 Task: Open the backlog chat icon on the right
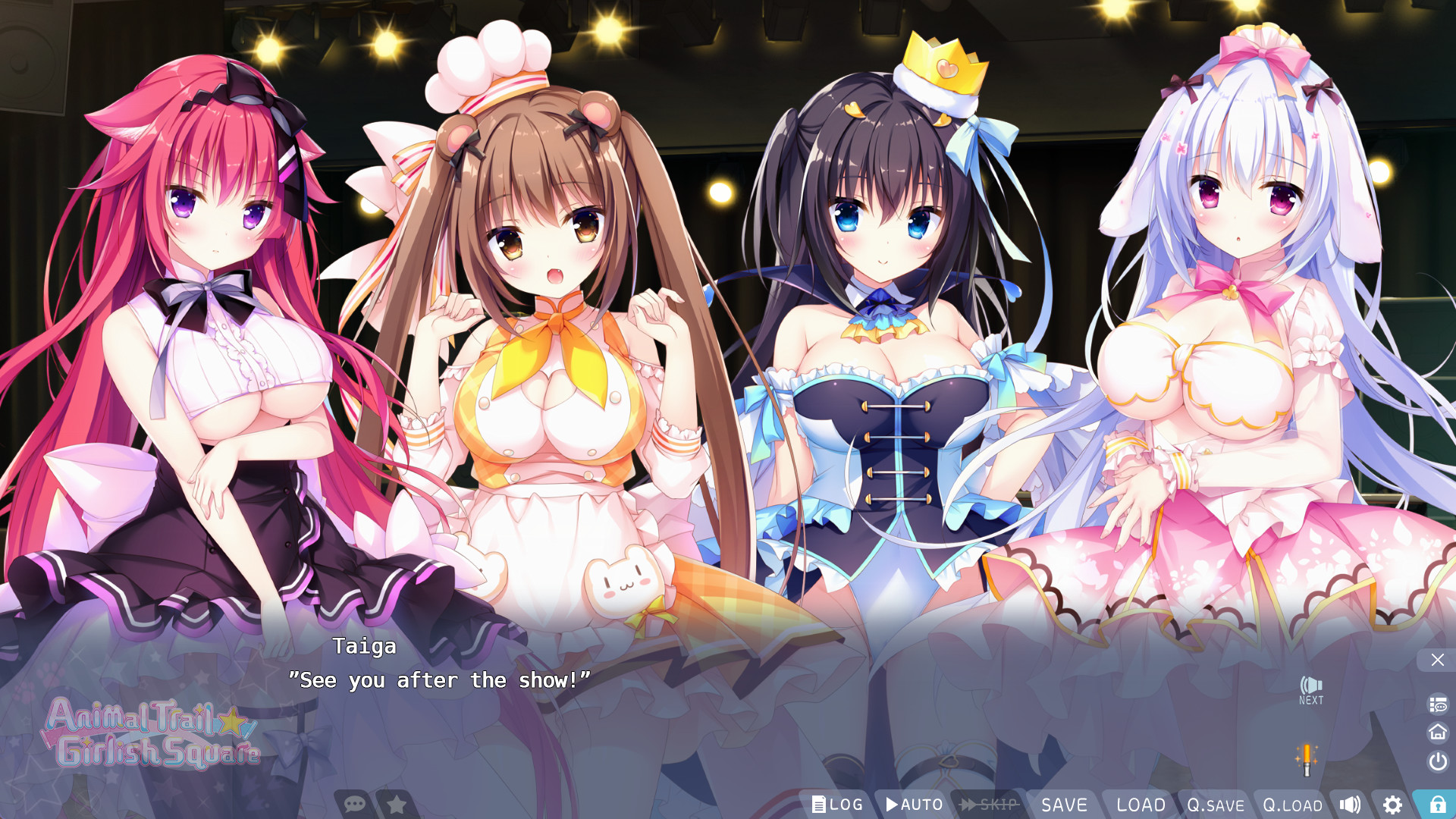tap(1436, 704)
